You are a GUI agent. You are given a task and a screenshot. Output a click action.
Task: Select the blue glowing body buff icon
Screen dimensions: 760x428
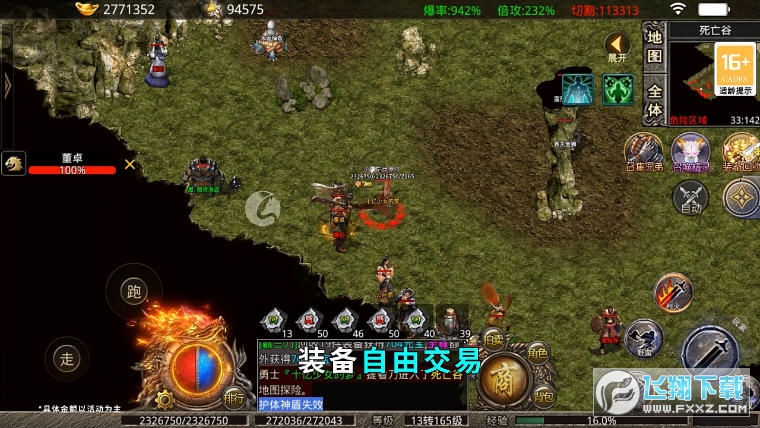[577, 90]
